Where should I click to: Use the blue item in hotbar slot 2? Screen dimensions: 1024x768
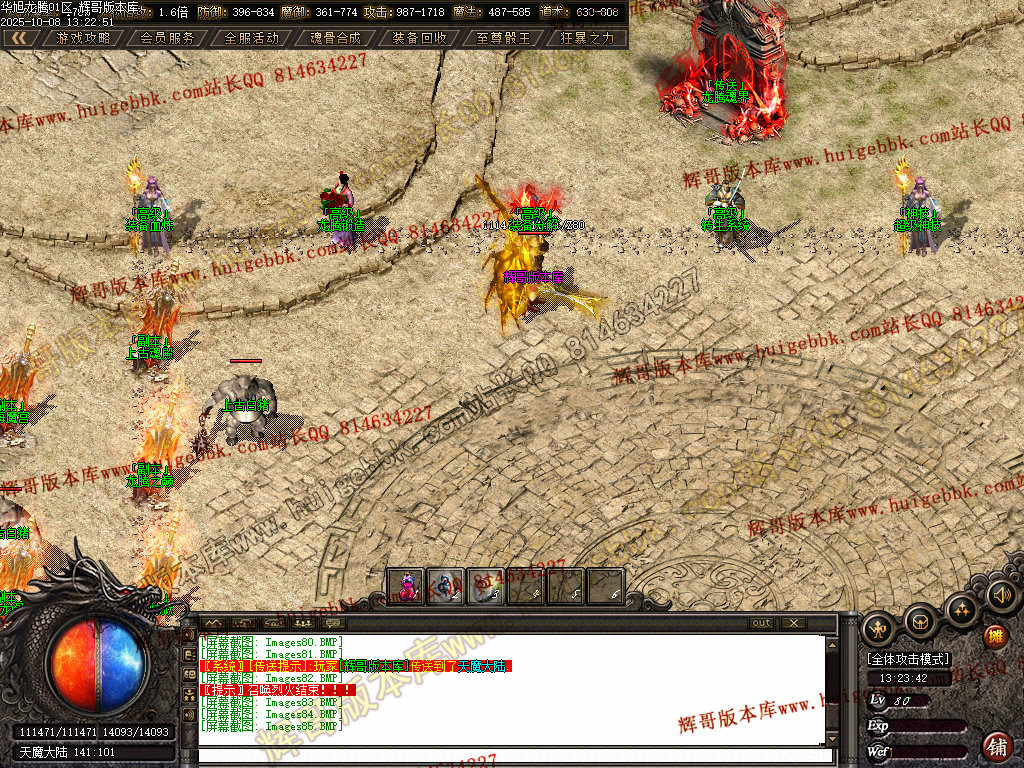point(446,586)
